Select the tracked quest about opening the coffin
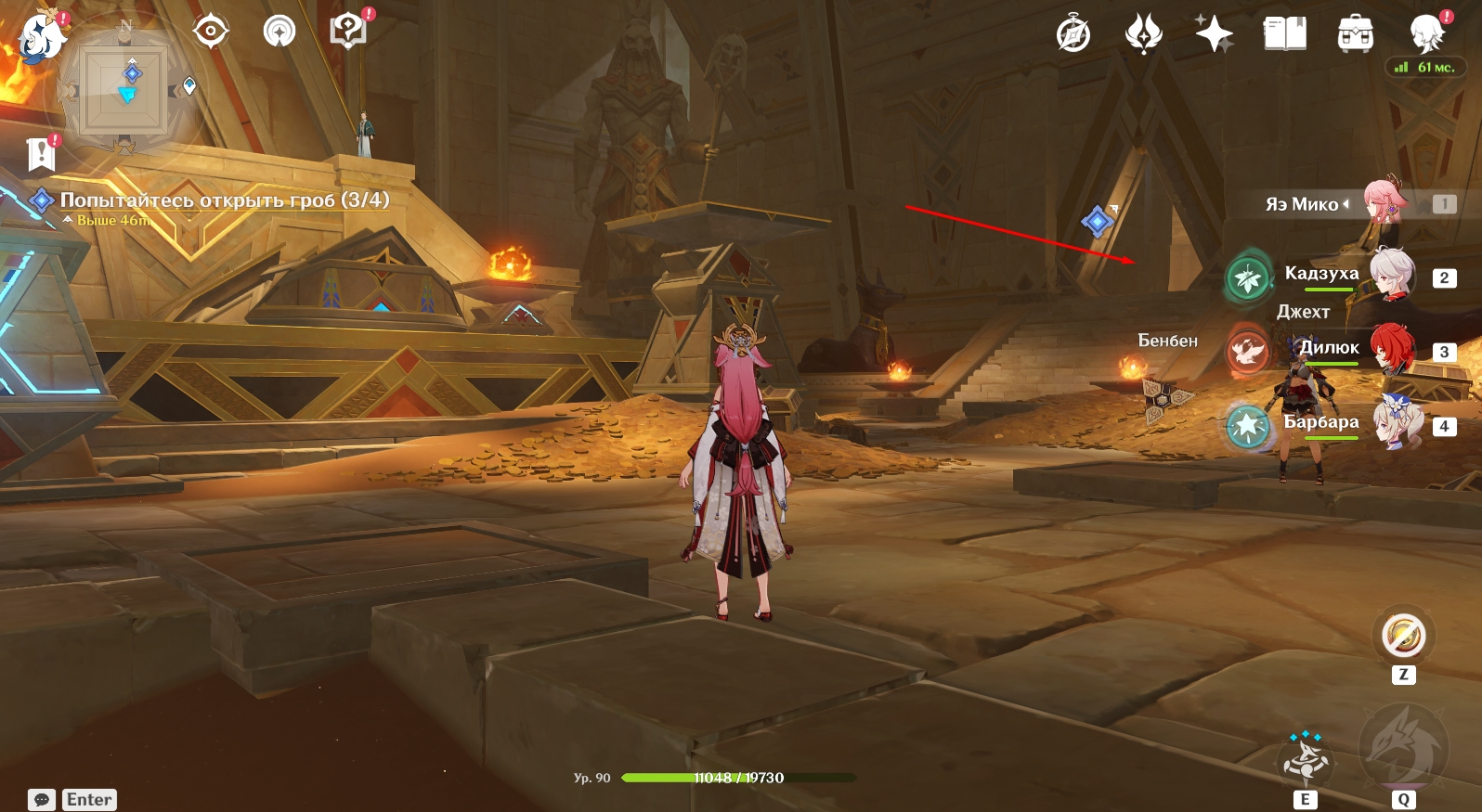The image size is (1482, 812). 224,200
